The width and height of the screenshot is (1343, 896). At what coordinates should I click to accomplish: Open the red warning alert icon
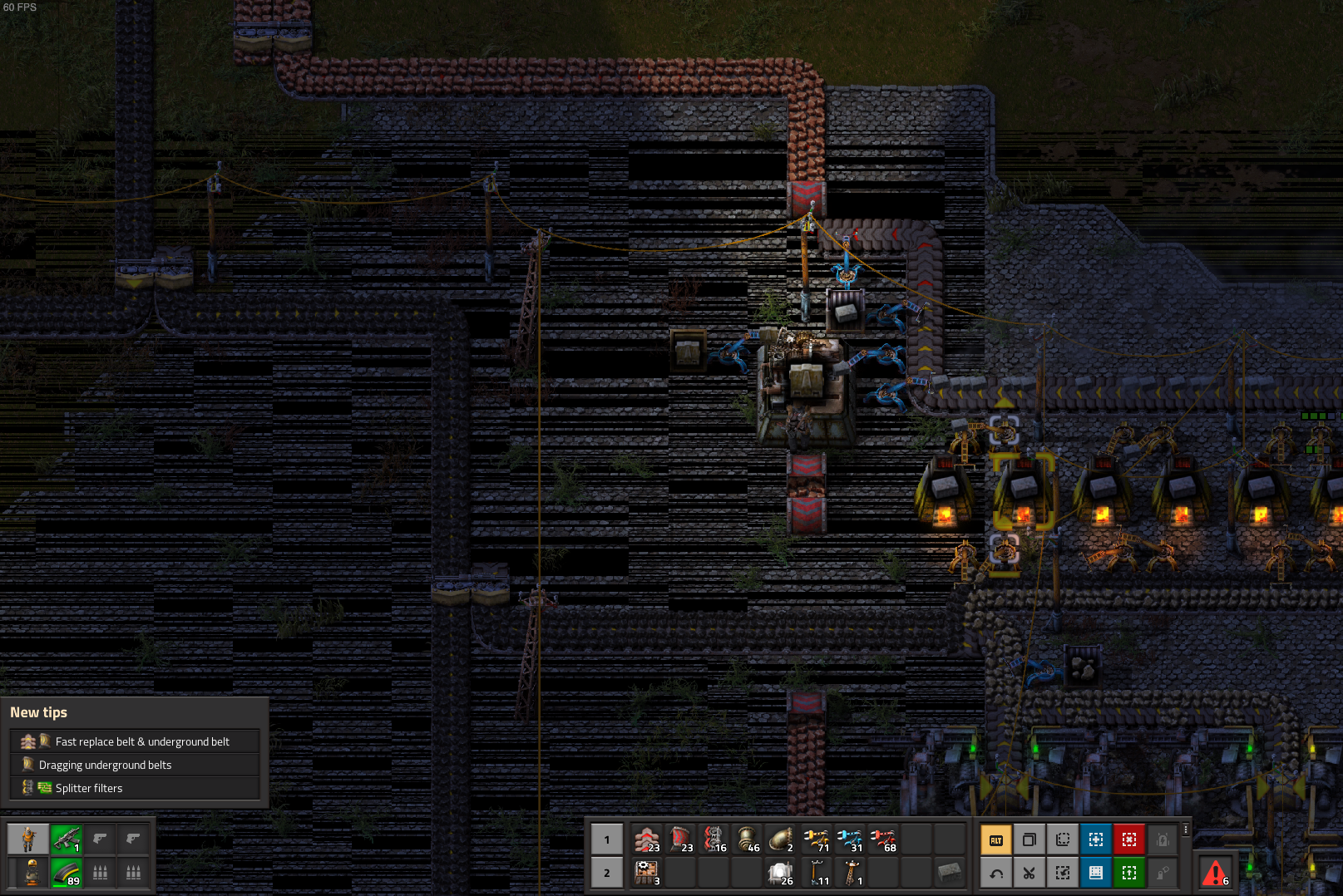[x=1215, y=873]
